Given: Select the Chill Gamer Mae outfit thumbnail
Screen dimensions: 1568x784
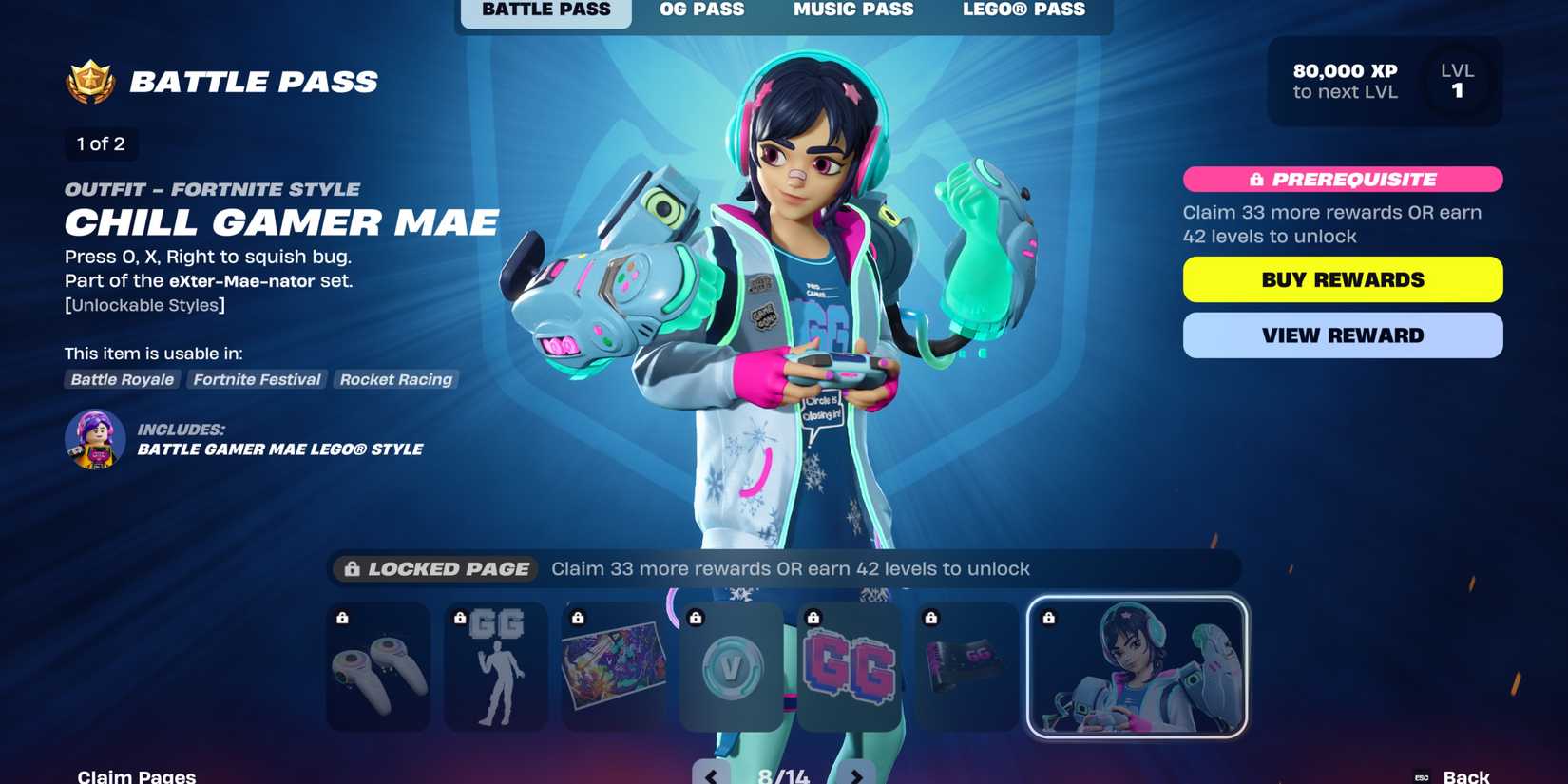Looking at the screenshot, I should click(1137, 666).
